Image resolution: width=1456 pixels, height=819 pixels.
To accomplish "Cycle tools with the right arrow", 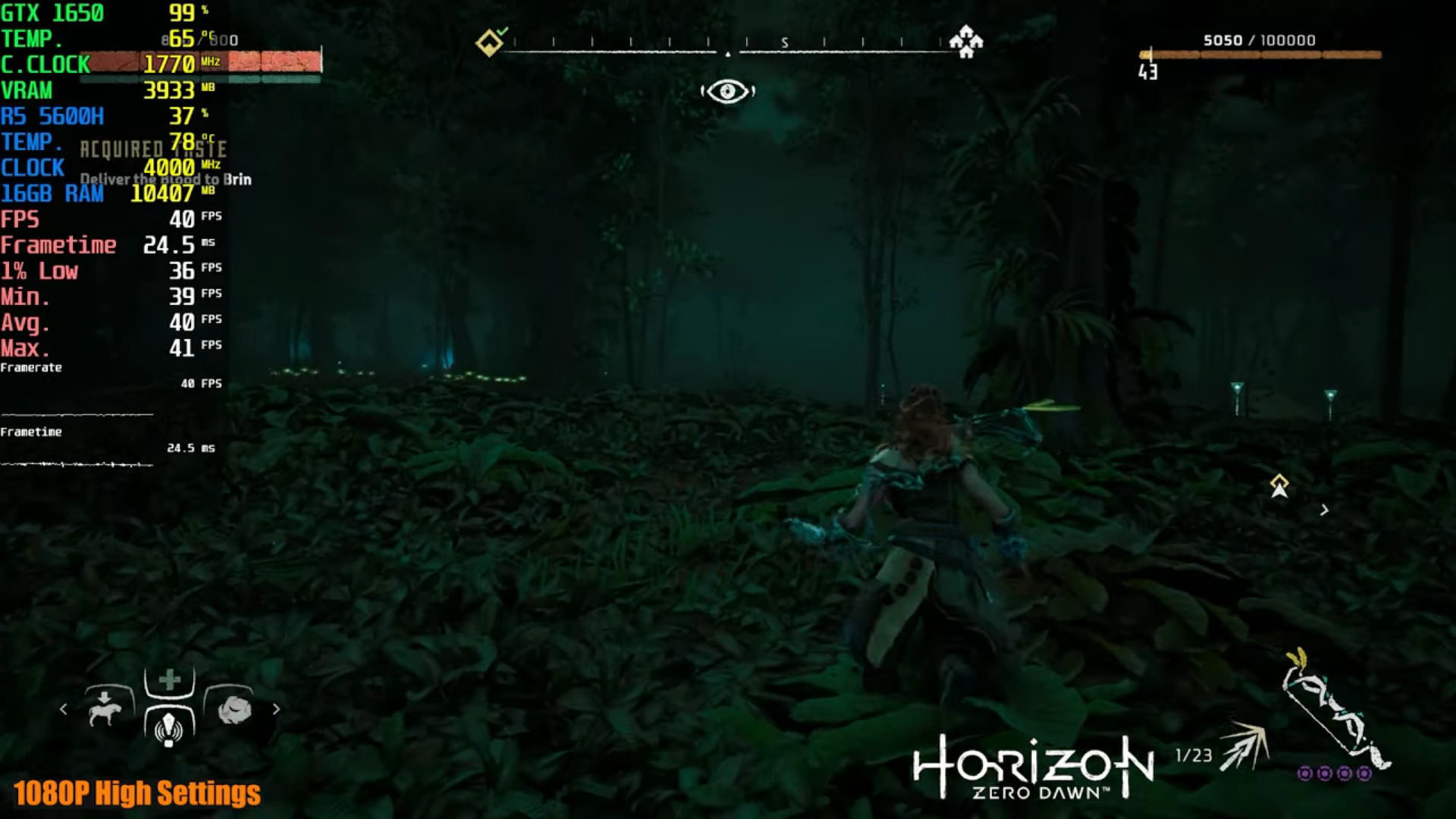I will (276, 709).
